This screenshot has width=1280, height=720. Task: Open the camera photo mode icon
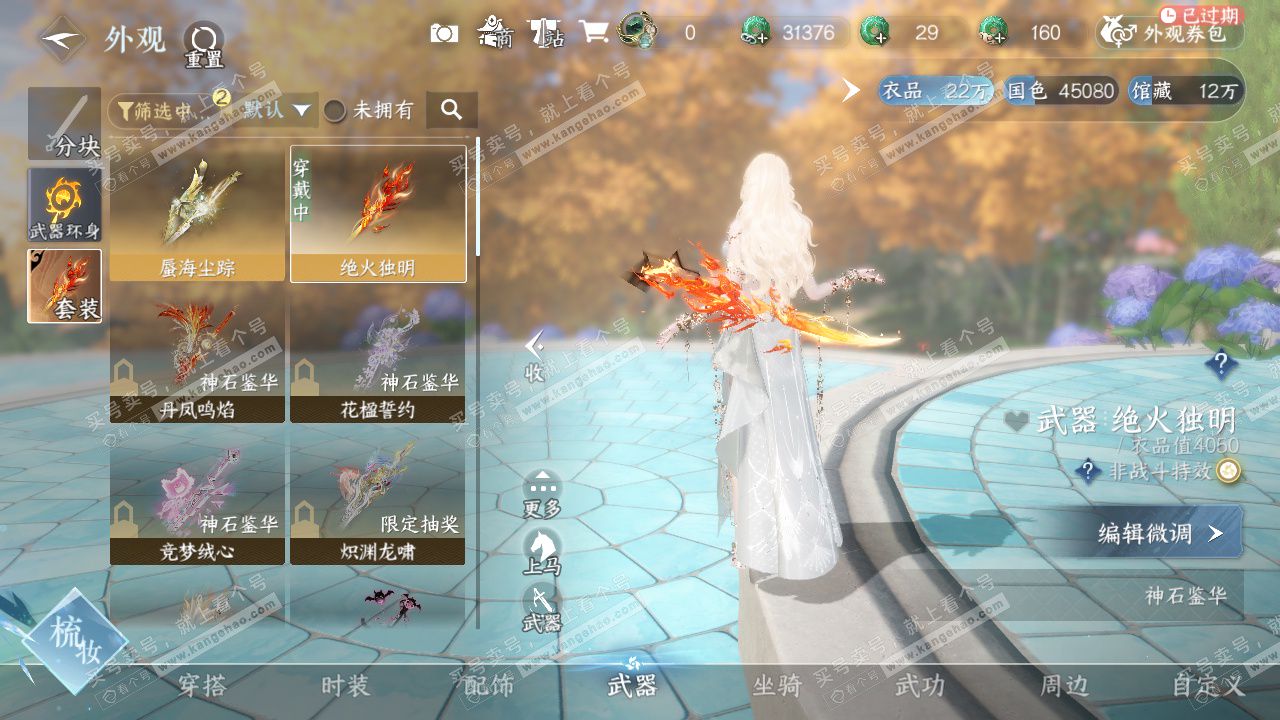(x=444, y=33)
